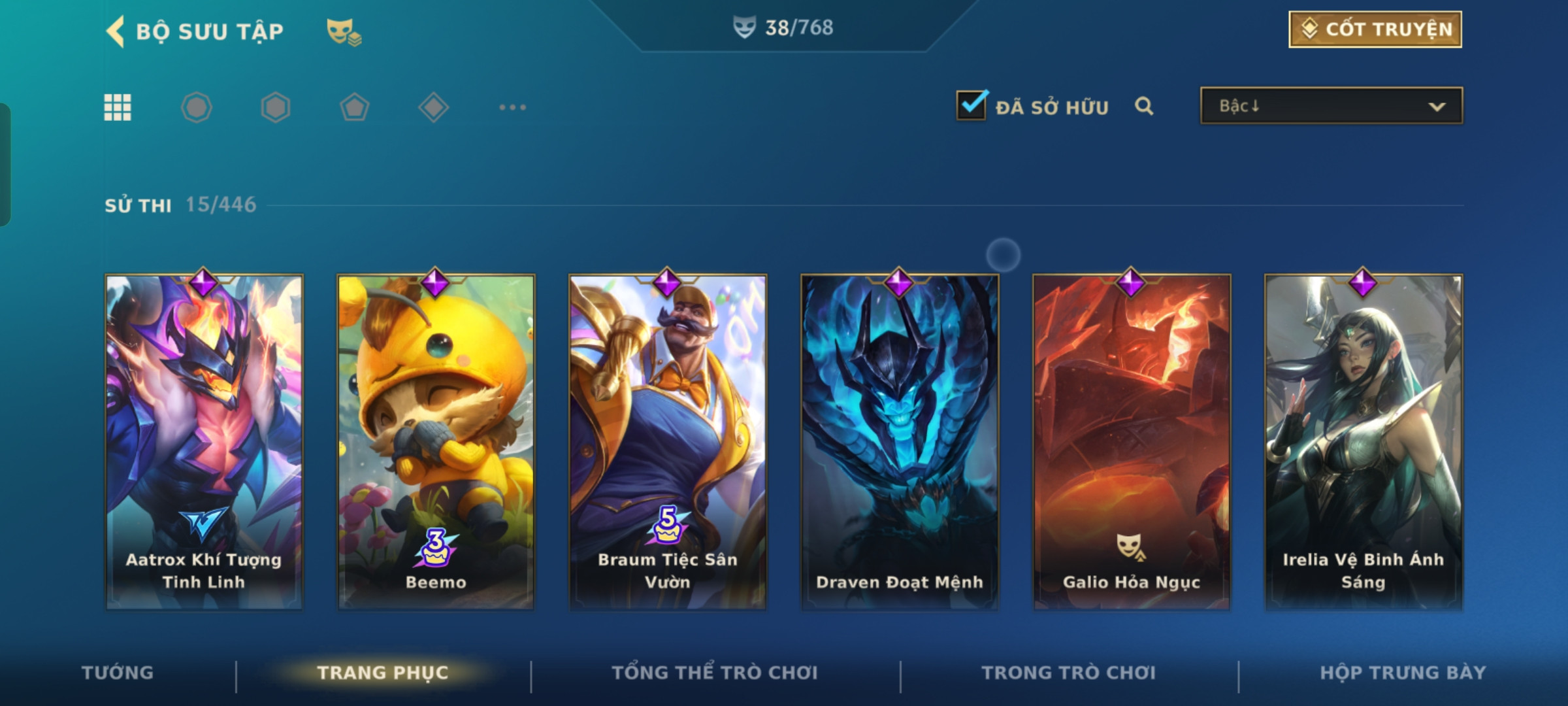
Task: Open the Trong Trò Chơi tab
Action: 1068,673
